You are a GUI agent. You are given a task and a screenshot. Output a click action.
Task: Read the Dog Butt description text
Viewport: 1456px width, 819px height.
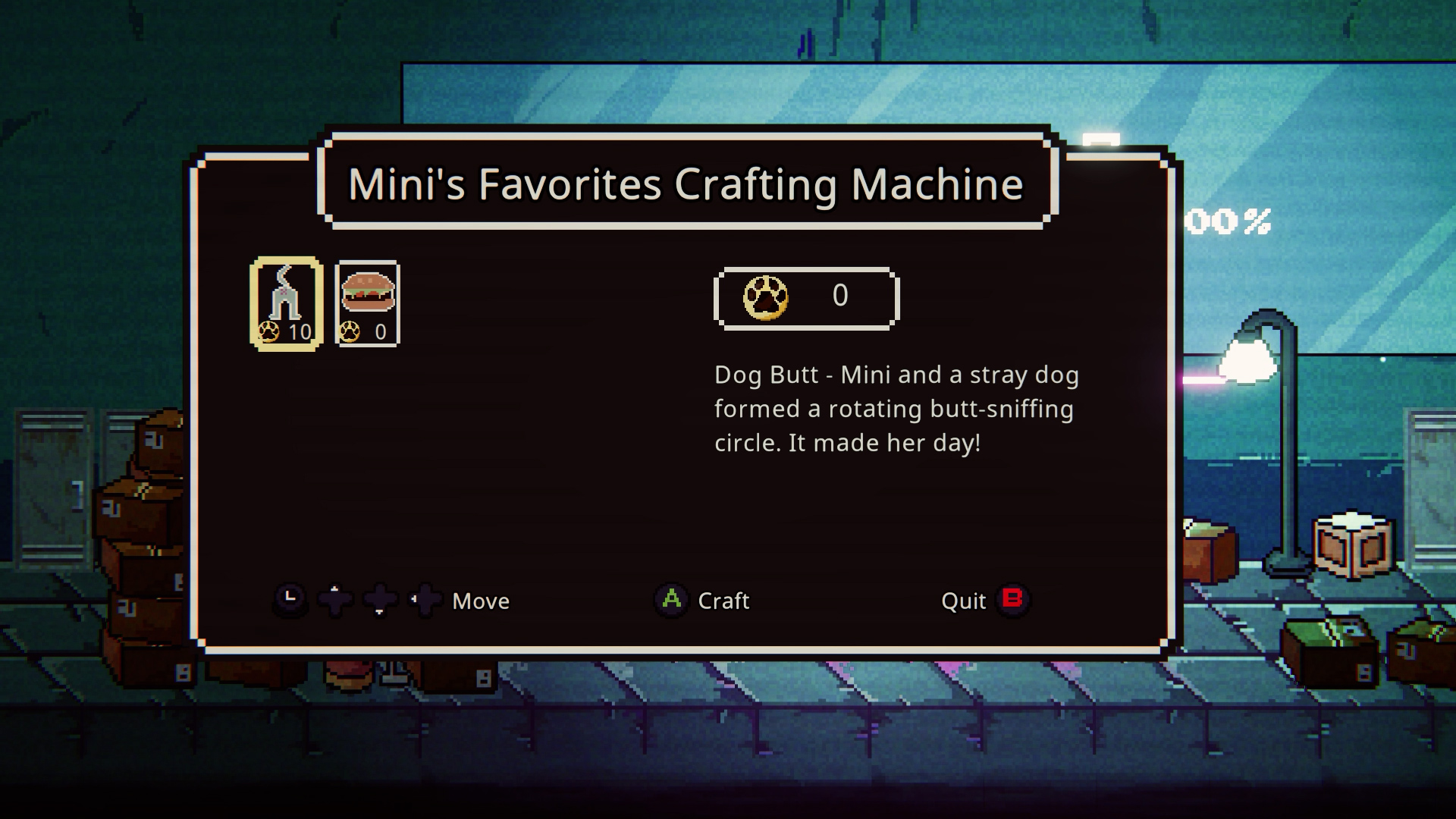click(895, 409)
